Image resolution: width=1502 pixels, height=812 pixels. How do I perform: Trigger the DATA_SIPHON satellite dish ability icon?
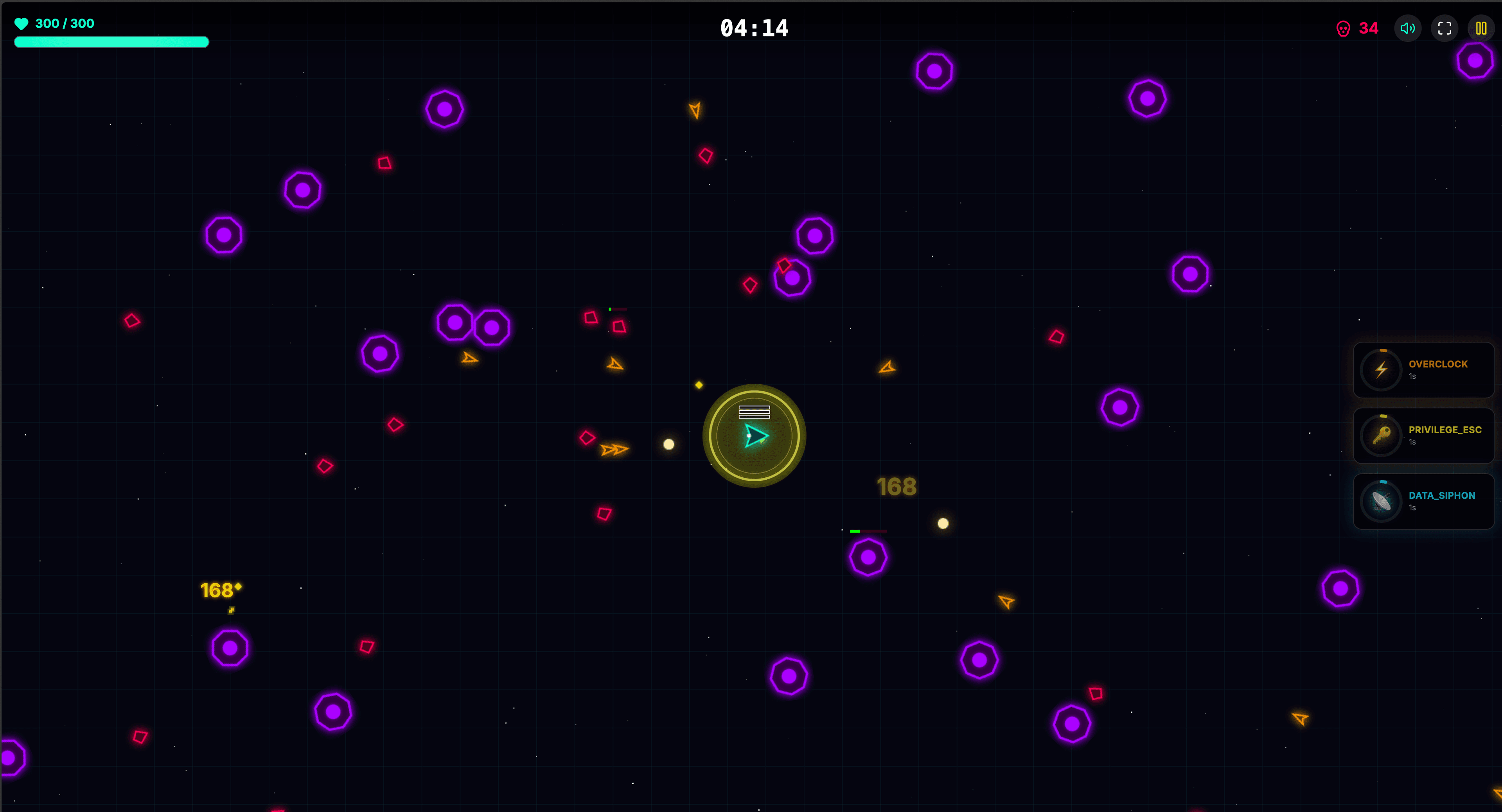[x=1381, y=501]
